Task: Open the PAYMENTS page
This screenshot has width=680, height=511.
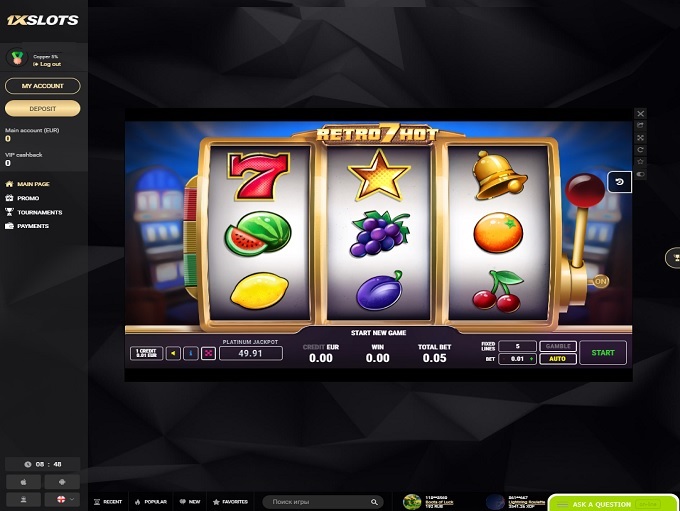Action: pyautogui.click(x=32, y=226)
